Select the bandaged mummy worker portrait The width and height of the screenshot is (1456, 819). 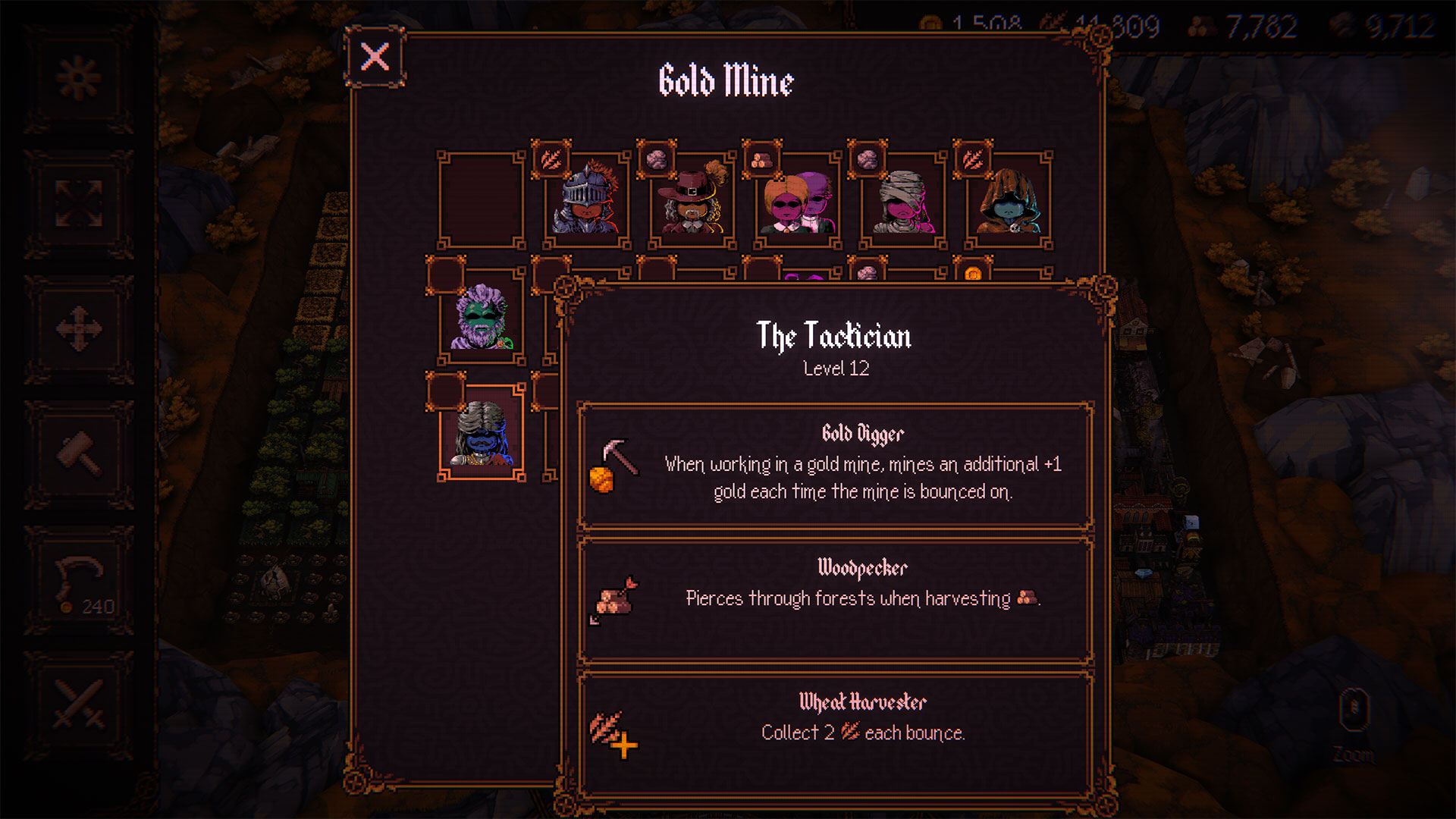point(902,200)
